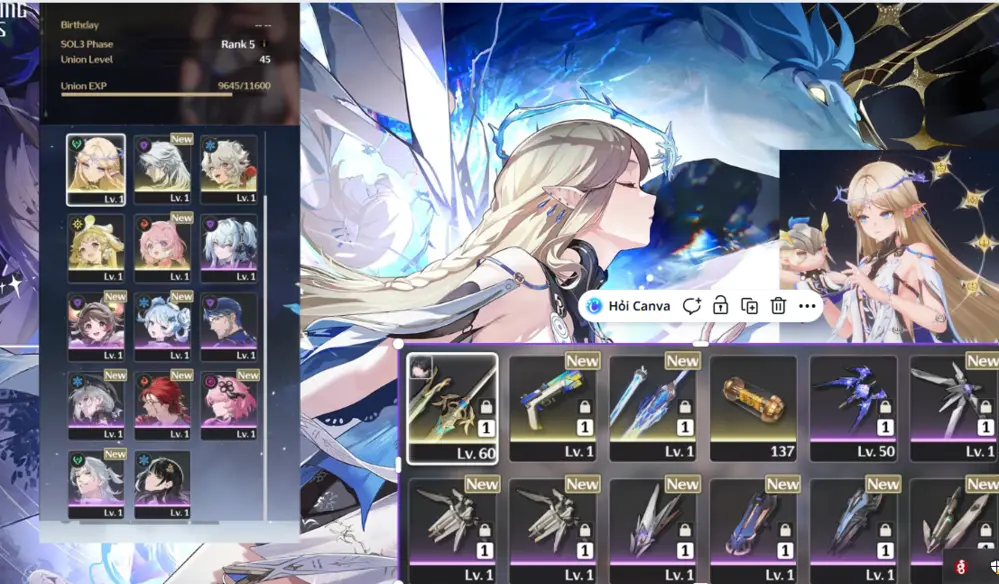
Task: Choose the gray-haired character wearing a hat
Action: coord(96,402)
